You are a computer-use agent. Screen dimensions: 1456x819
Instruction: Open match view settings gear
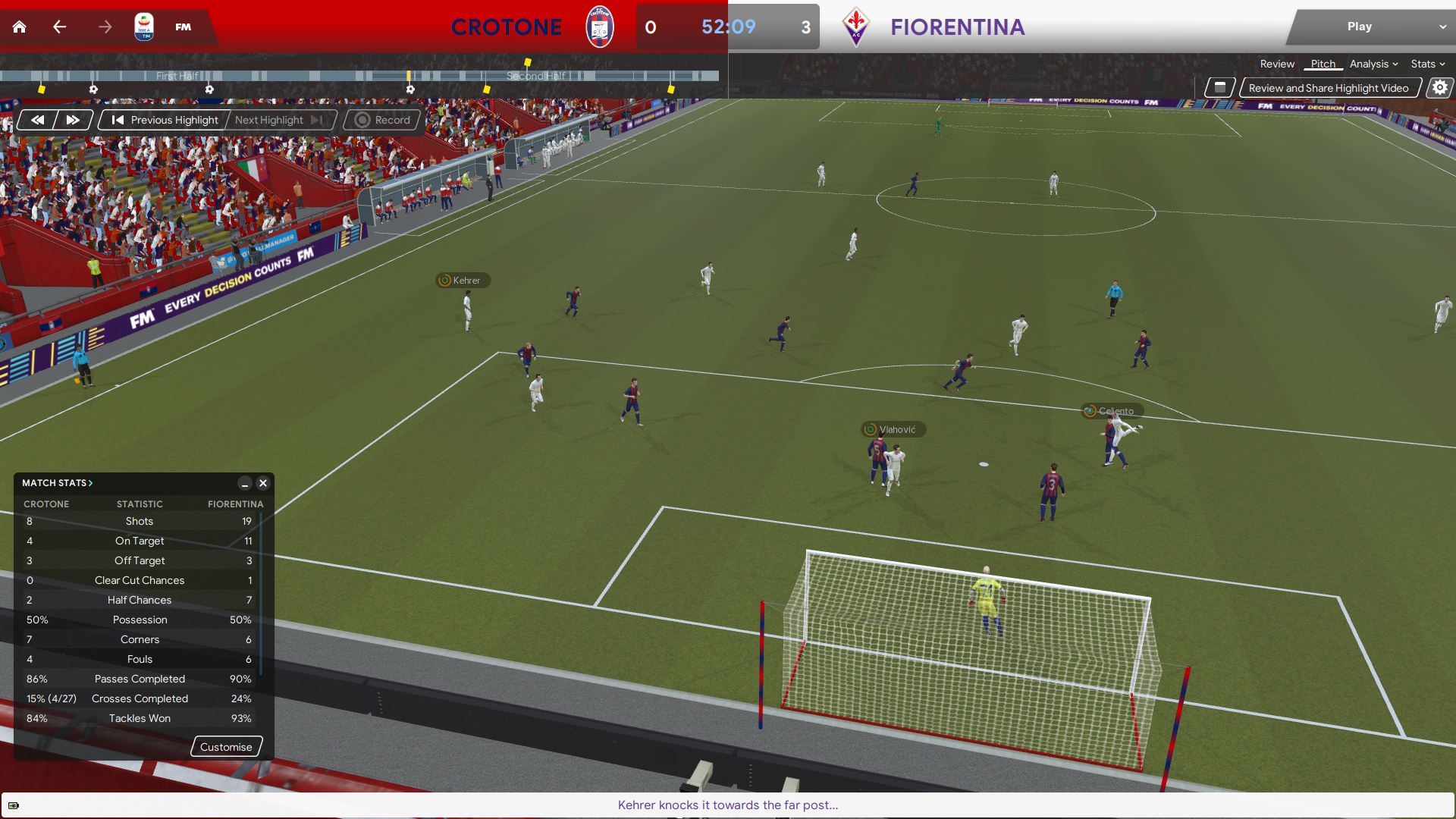pos(1439,88)
